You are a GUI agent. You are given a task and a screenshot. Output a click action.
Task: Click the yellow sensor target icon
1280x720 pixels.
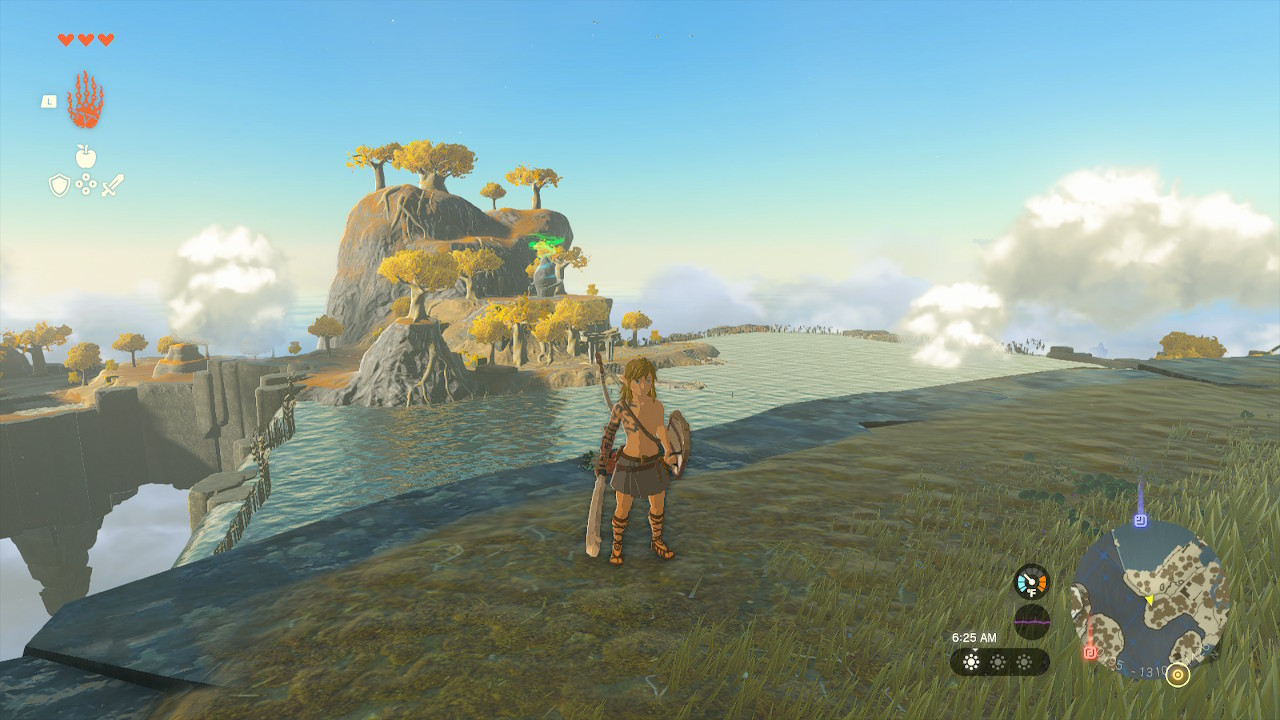pyautogui.click(x=1178, y=675)
